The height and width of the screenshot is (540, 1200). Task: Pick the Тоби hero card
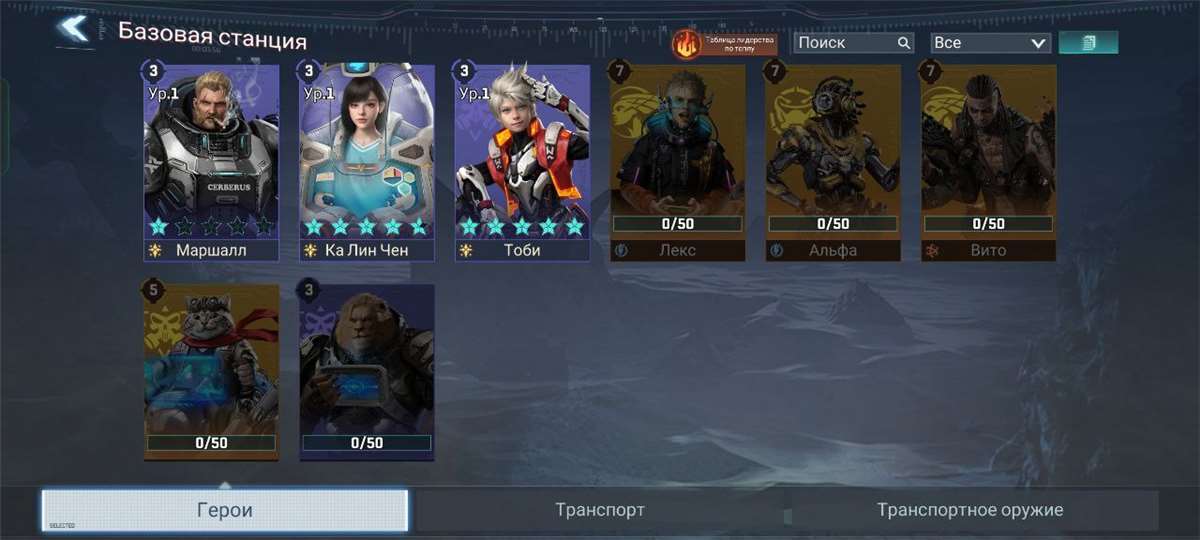point(522,160)
